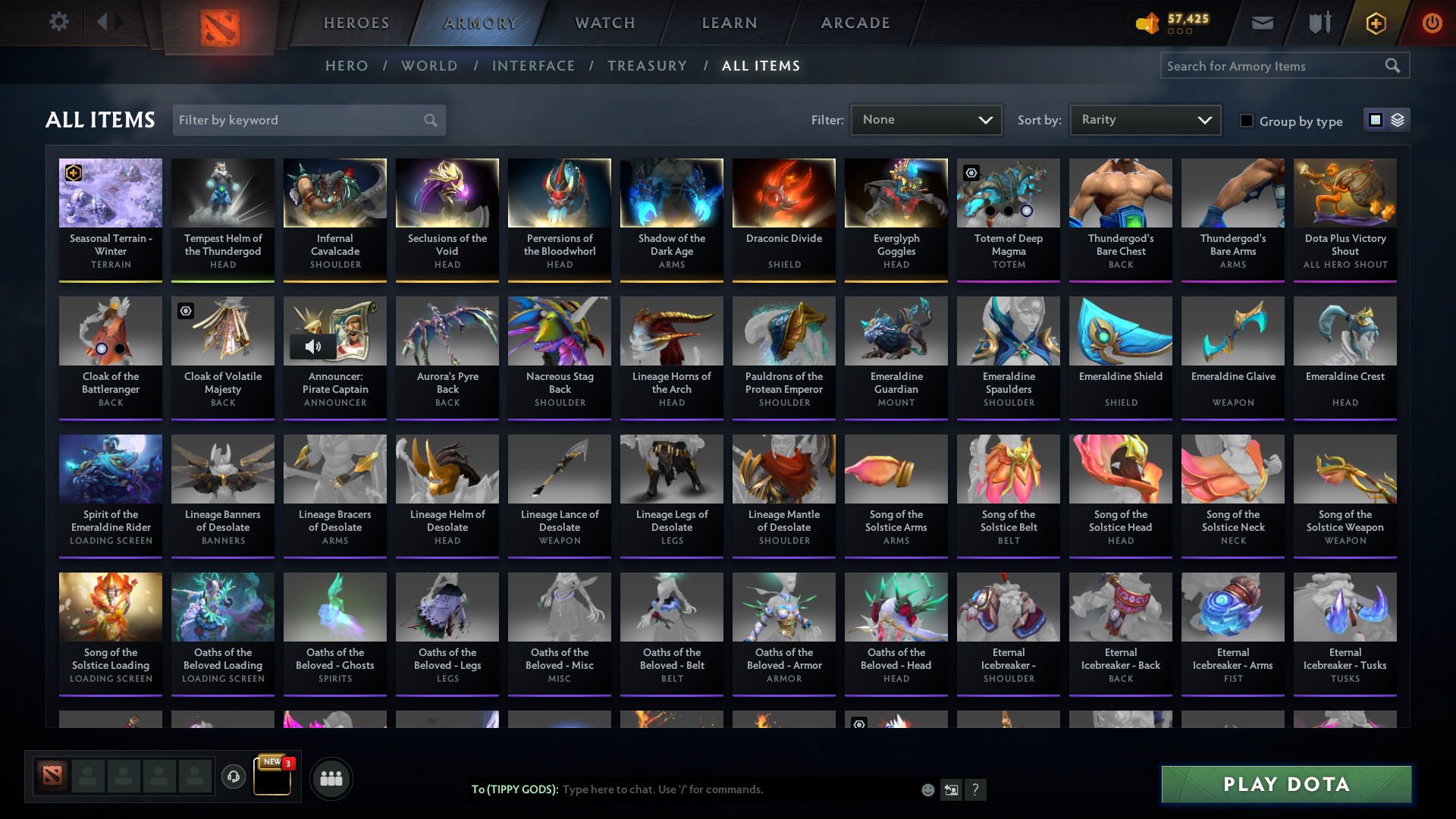Click the Dota Plus hexagon icon
The width and height of the screenshot is (1456, 819).
pyautogui.click(x=1375, y=23)
